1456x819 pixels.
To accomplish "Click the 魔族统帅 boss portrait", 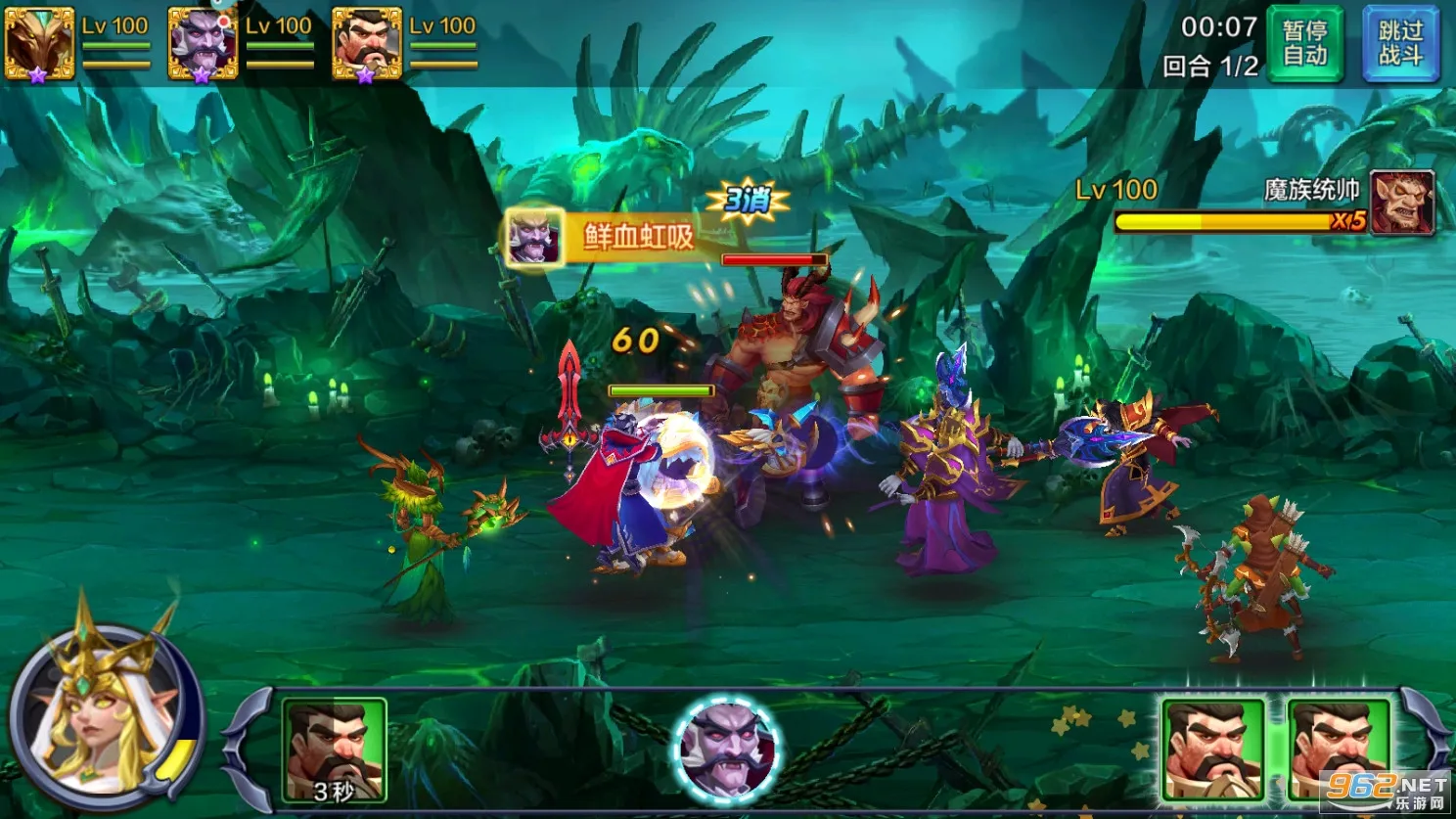I will coord(1401,203).
